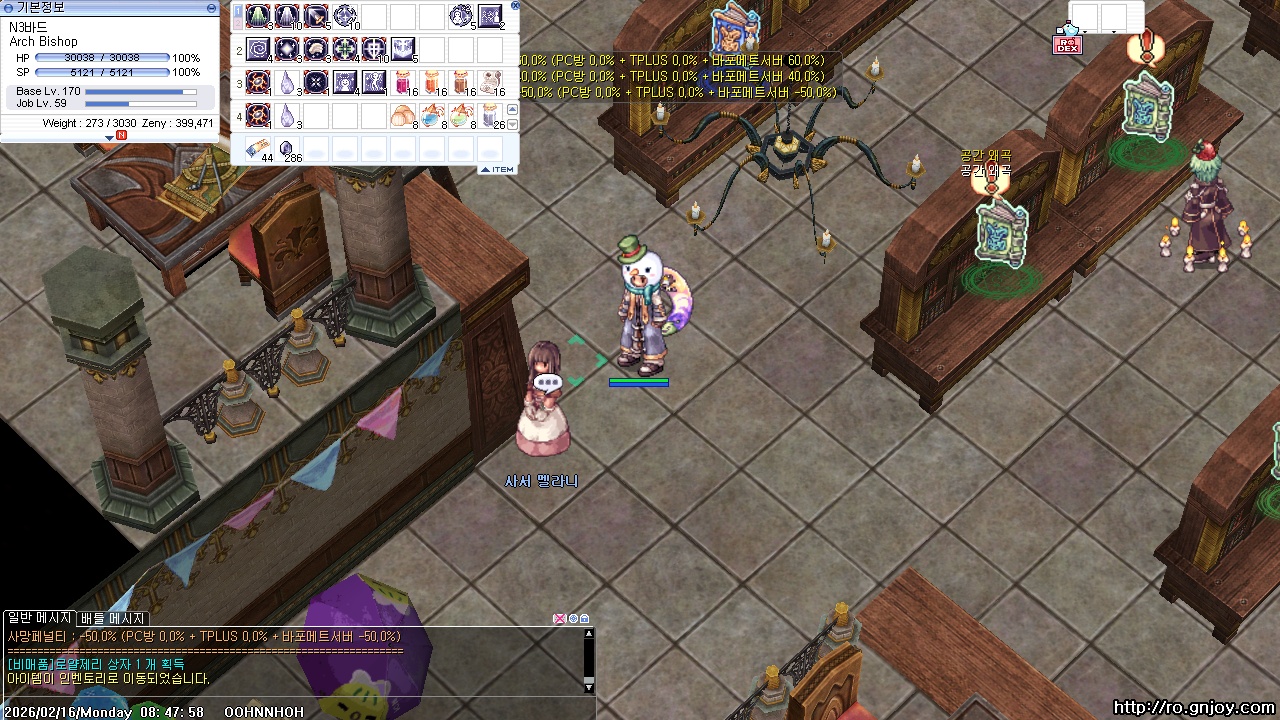Activate the sword skill in row 1
The image size is (1280, 720).
click(x=316, y=16)
